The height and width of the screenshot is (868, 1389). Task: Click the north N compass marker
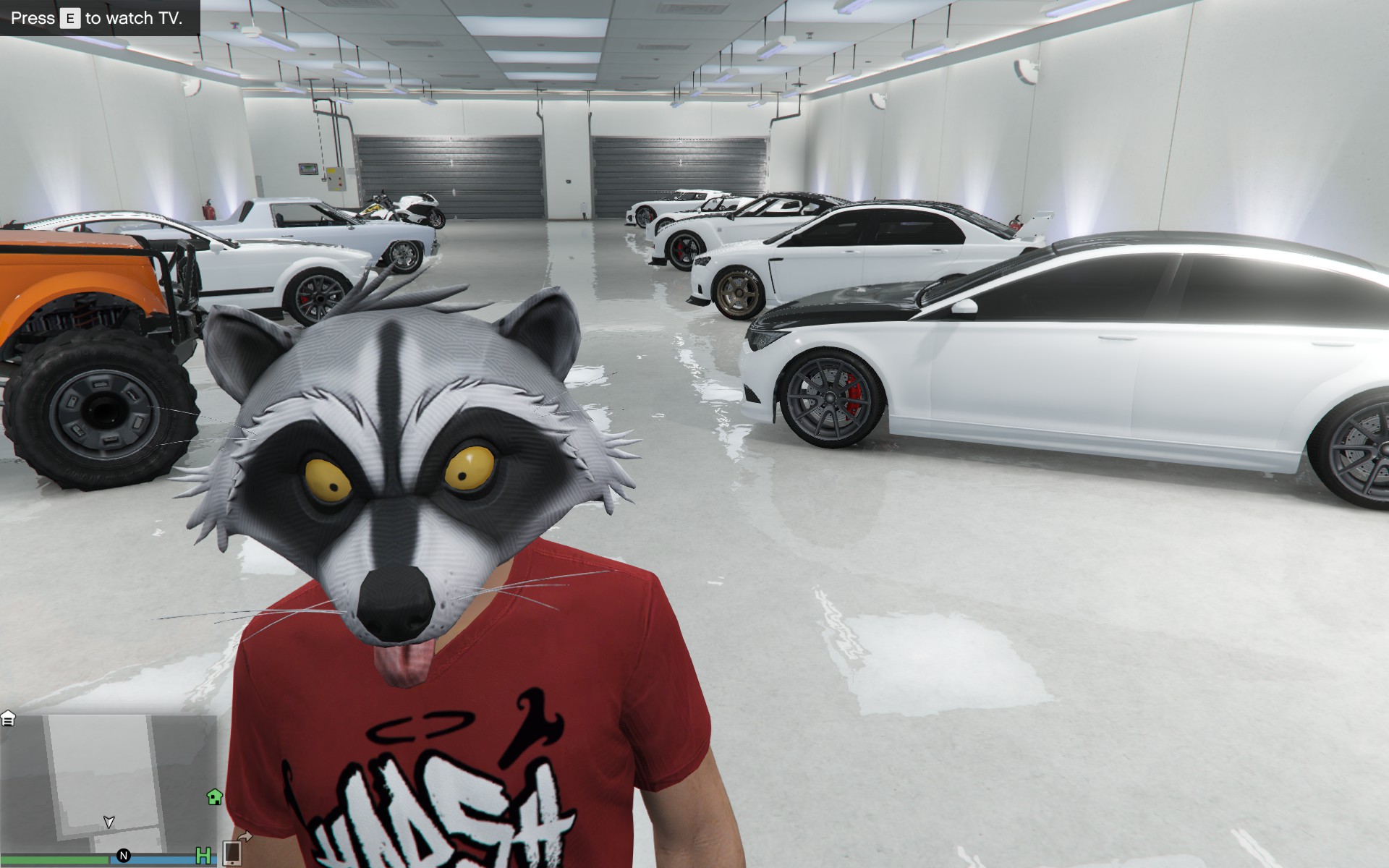click(x=123, y=857)
